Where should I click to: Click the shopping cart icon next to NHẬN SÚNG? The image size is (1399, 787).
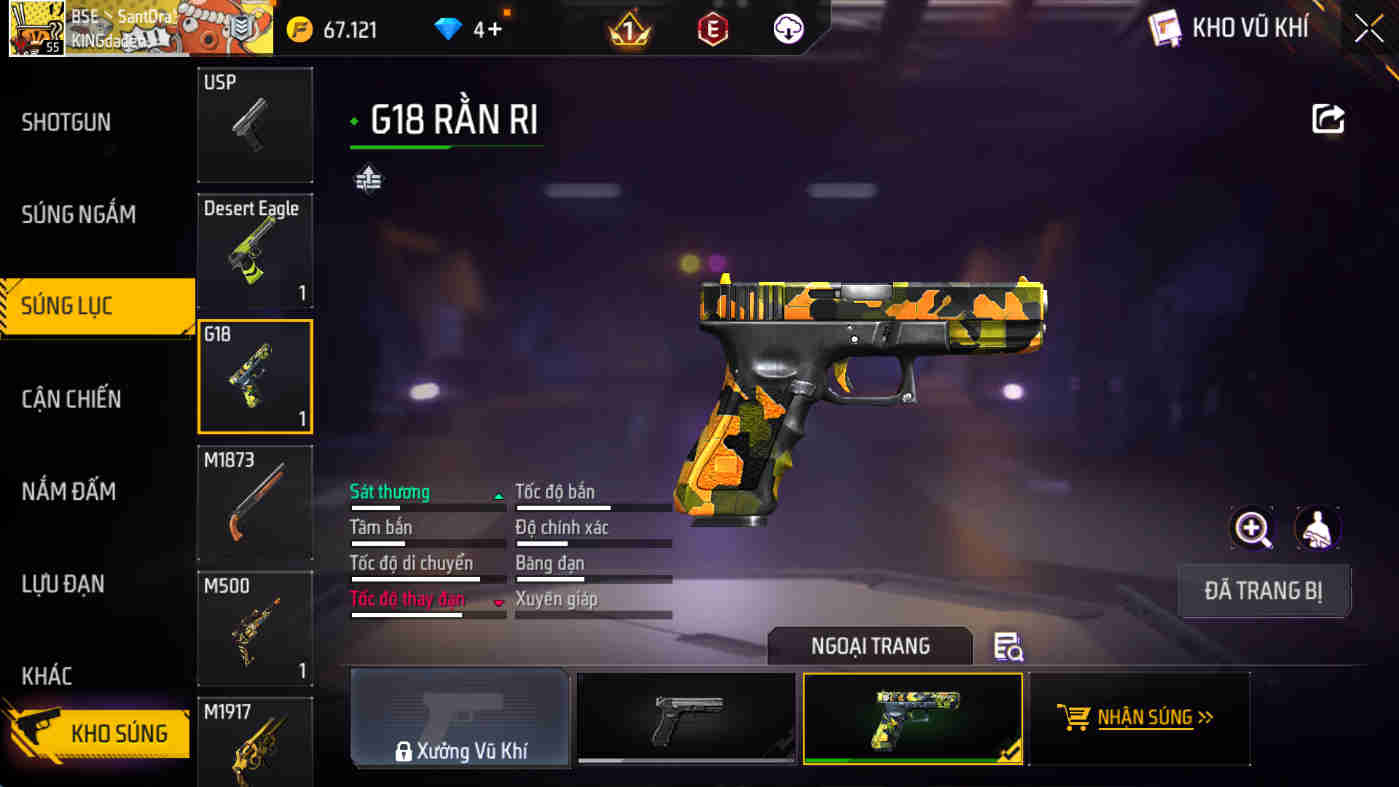pos(1075,717)
